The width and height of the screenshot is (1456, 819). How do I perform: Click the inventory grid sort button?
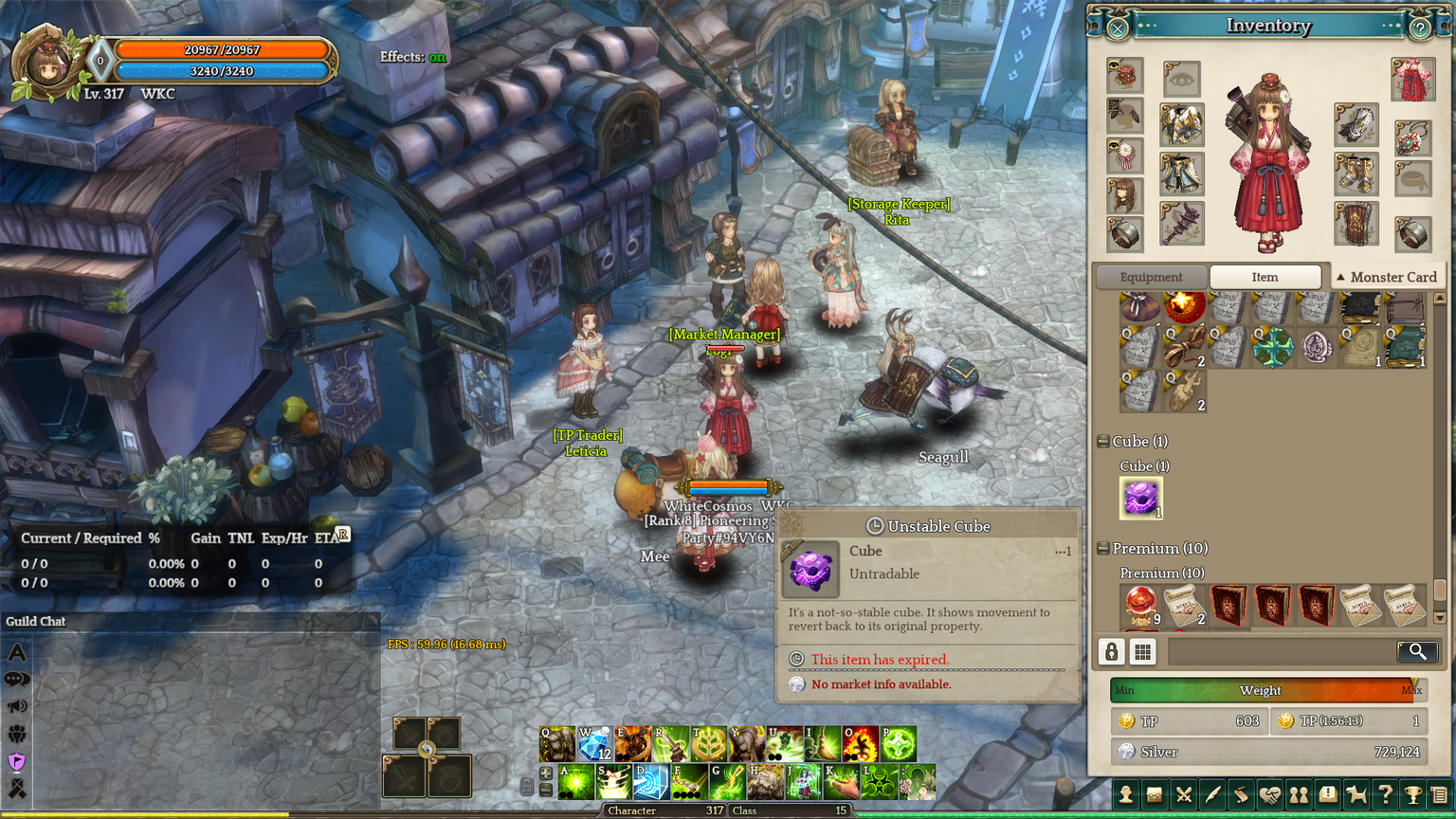coord(1143,651)
